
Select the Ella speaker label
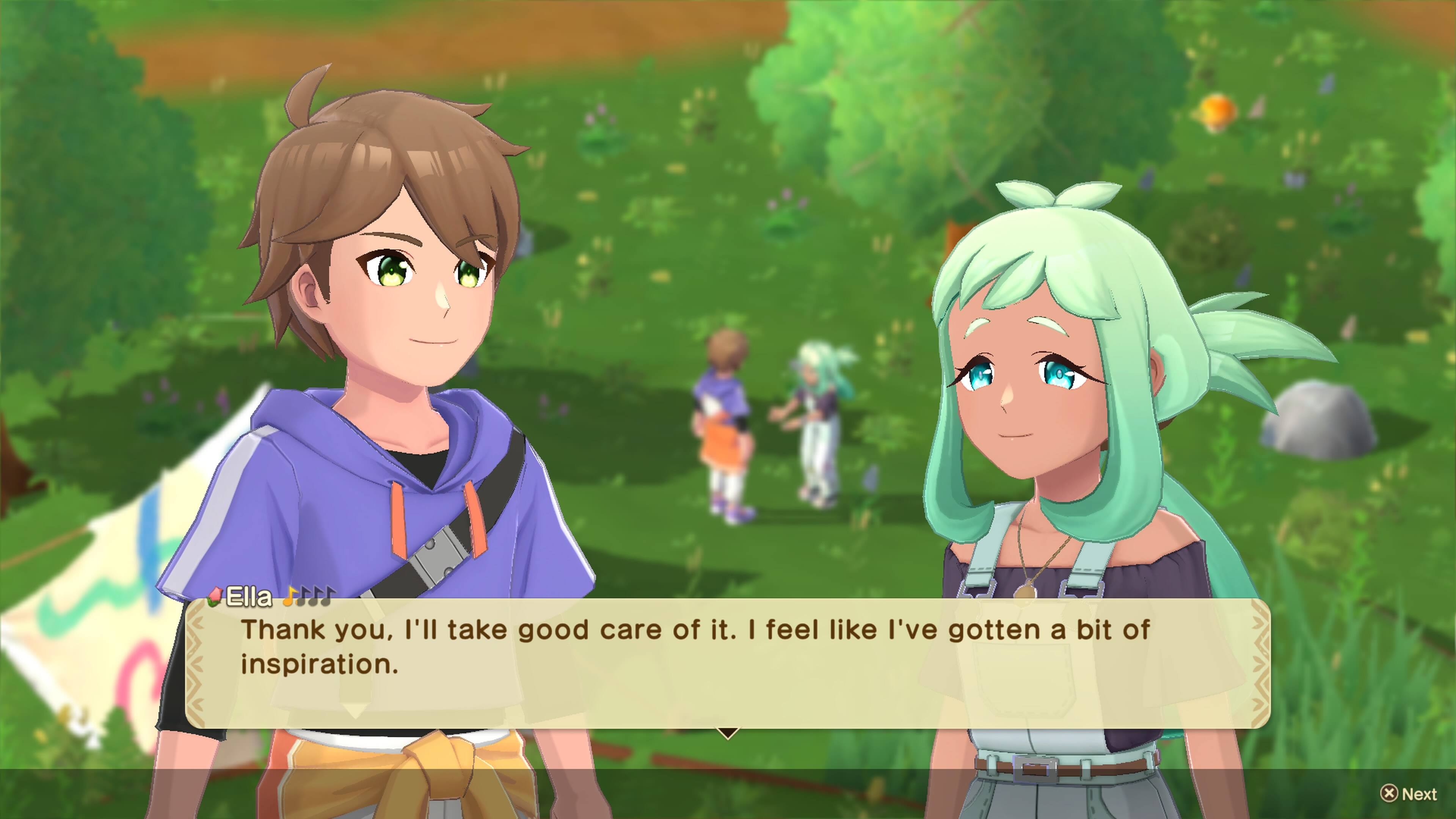(x=249, y=596)
